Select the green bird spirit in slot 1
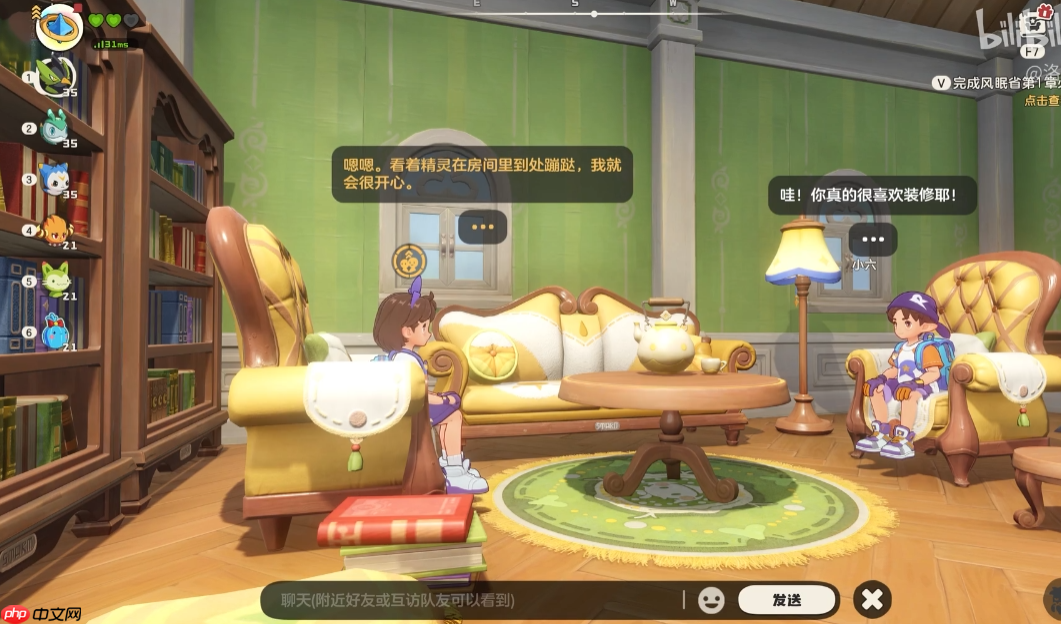1061x624 pixels. (53, 77)
